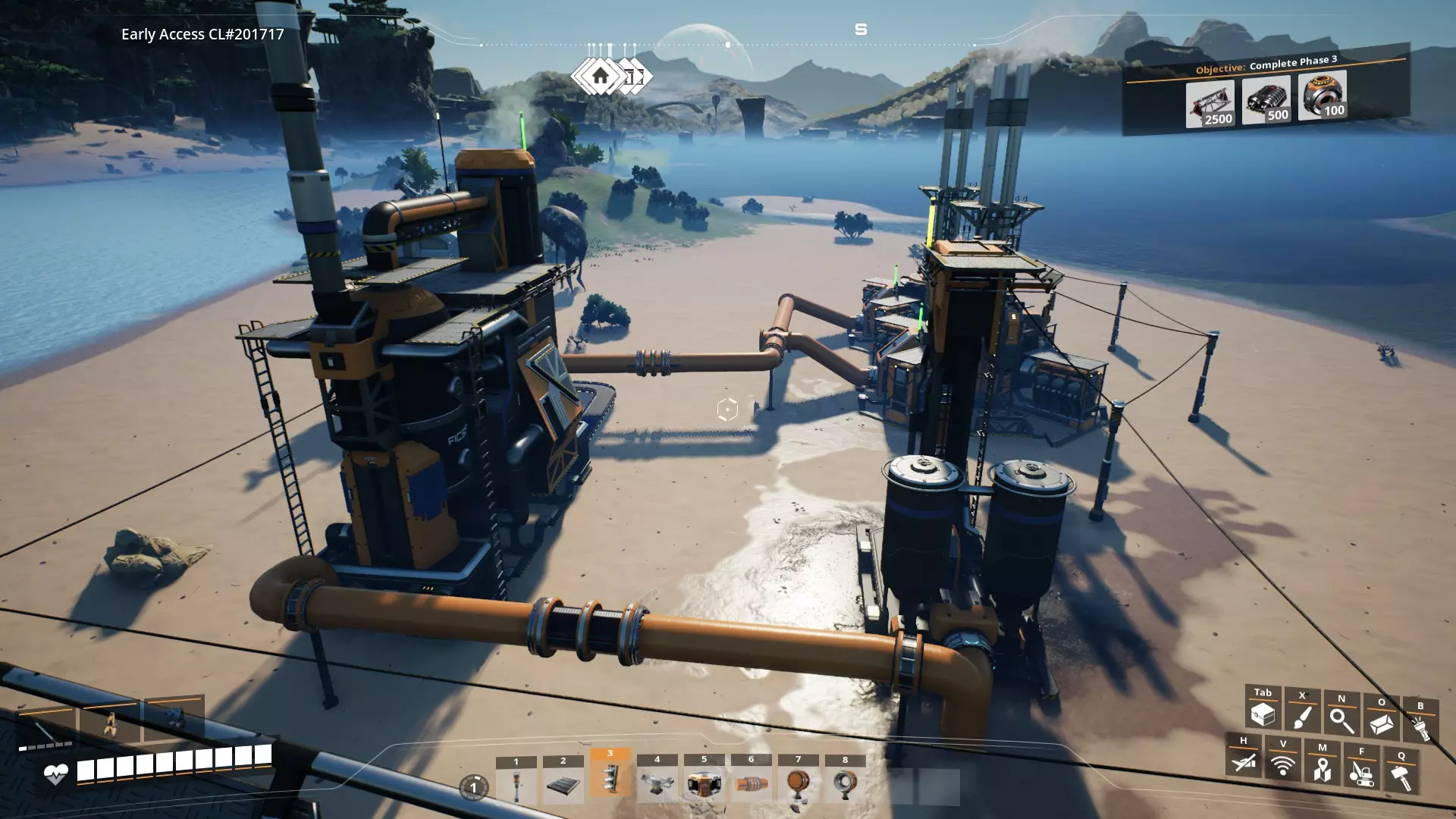Open the magnifying glass search icon
The image size is (1456, 819).
click(x=1341, y=720)
